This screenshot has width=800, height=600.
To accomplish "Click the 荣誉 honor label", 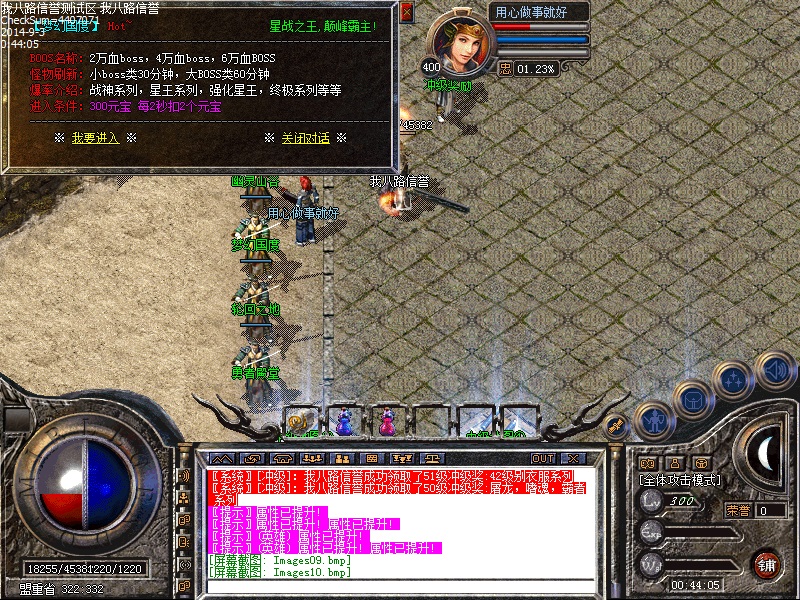I will click(x=738, y=510).
